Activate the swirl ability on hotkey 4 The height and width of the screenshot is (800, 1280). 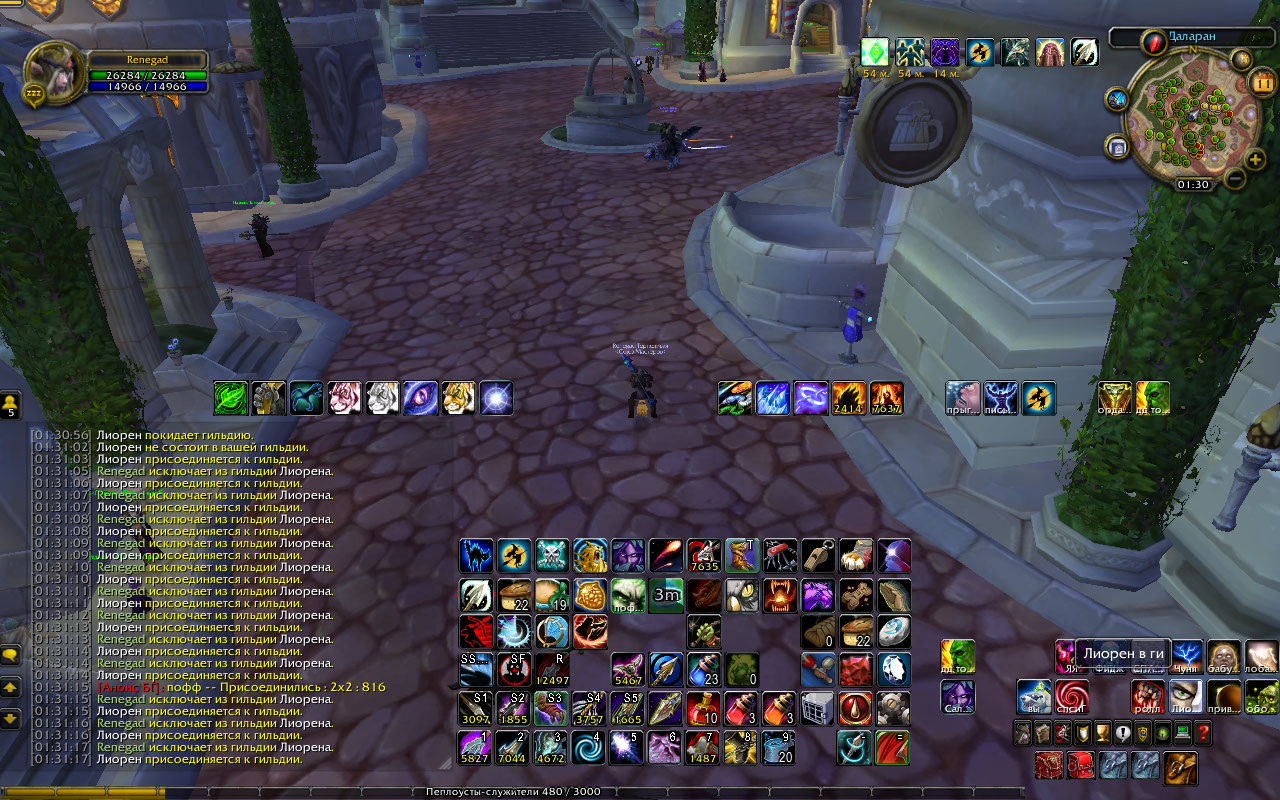point(587,746)
